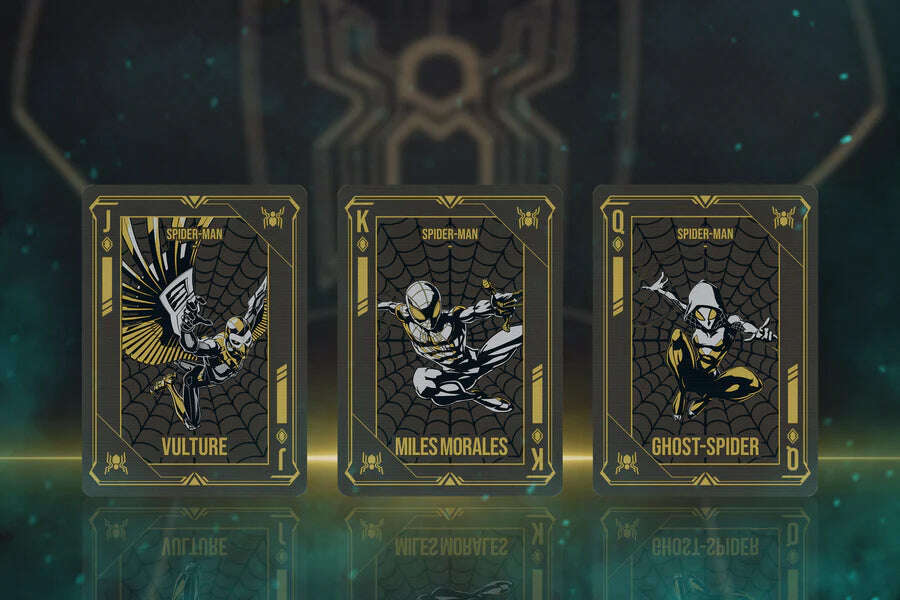The width and height of the screenshot is (900, 600).
Task: Pick the Ghost-Spider Queen card
Action: click(x=705, y=340)
